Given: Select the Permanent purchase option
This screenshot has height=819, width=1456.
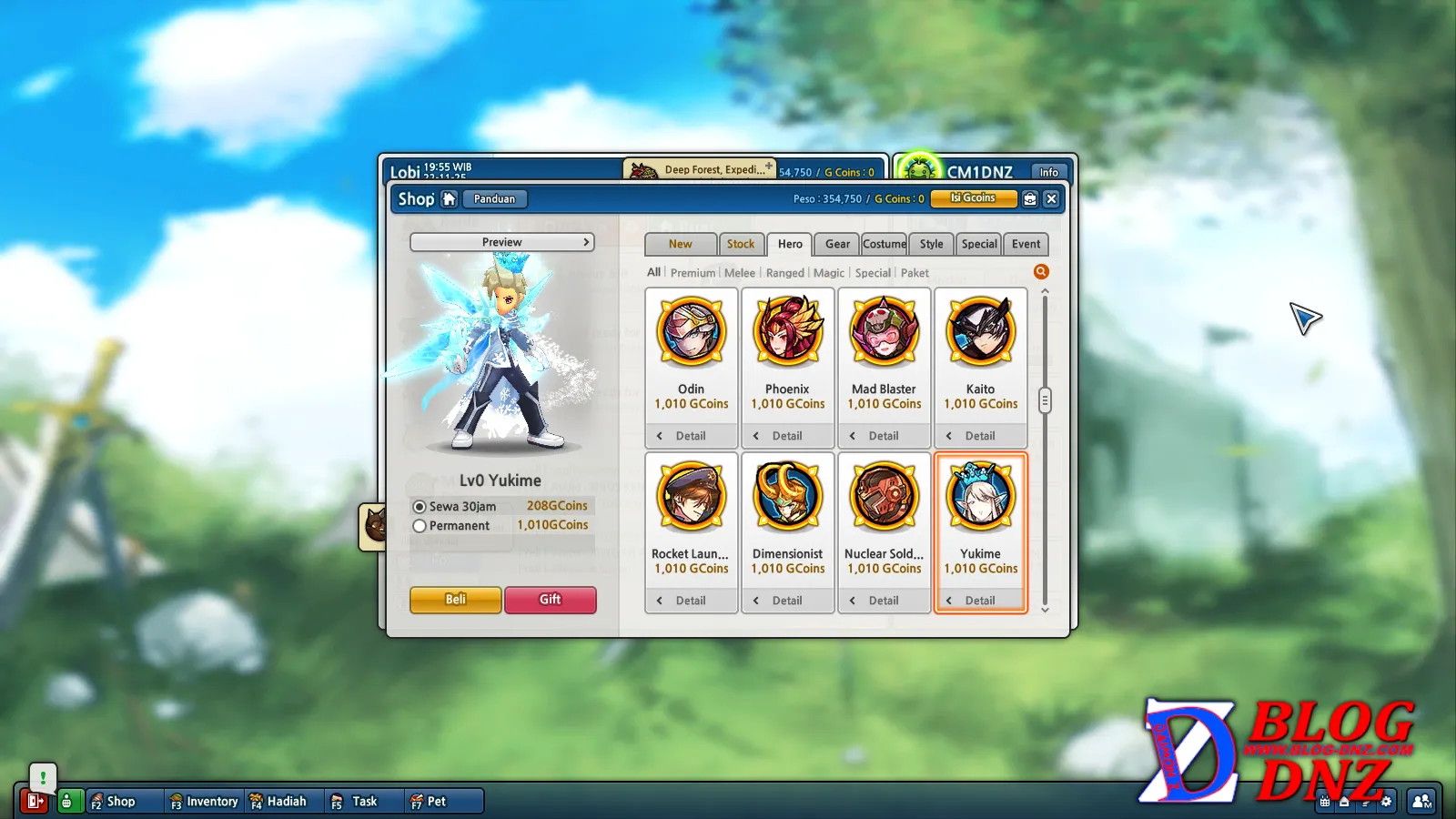Looking at the screenshot, I should 420,526.
